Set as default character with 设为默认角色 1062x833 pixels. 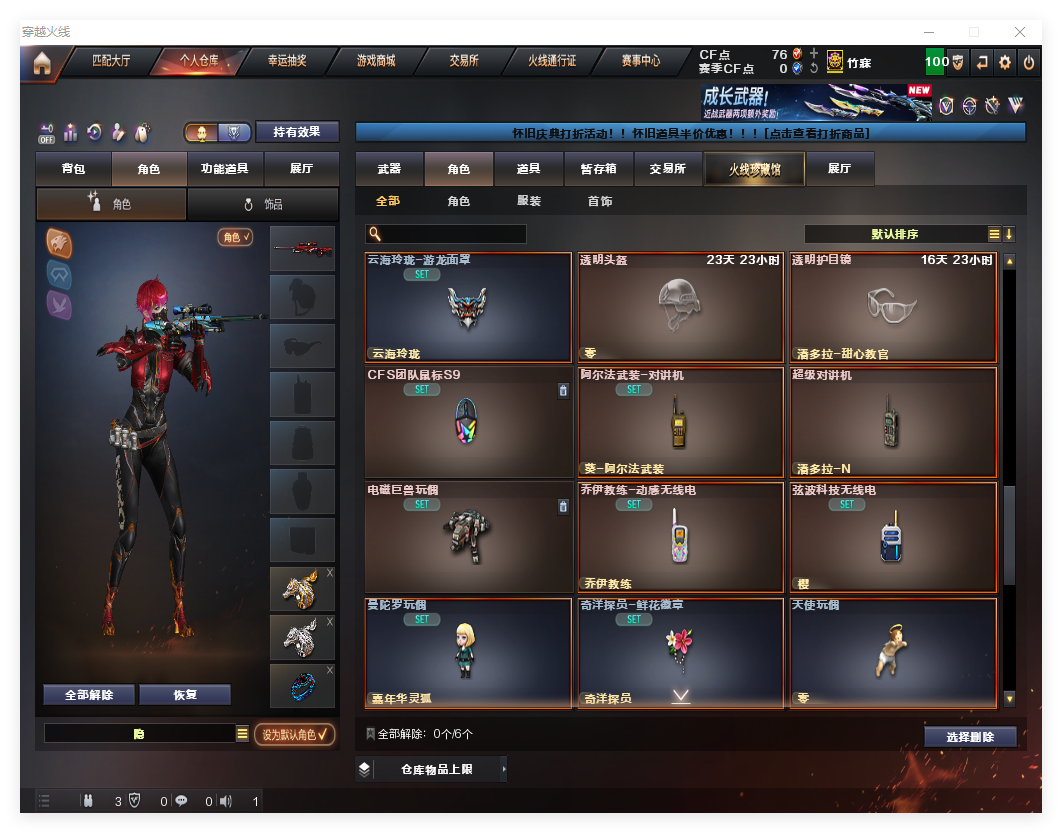[294, 734]
